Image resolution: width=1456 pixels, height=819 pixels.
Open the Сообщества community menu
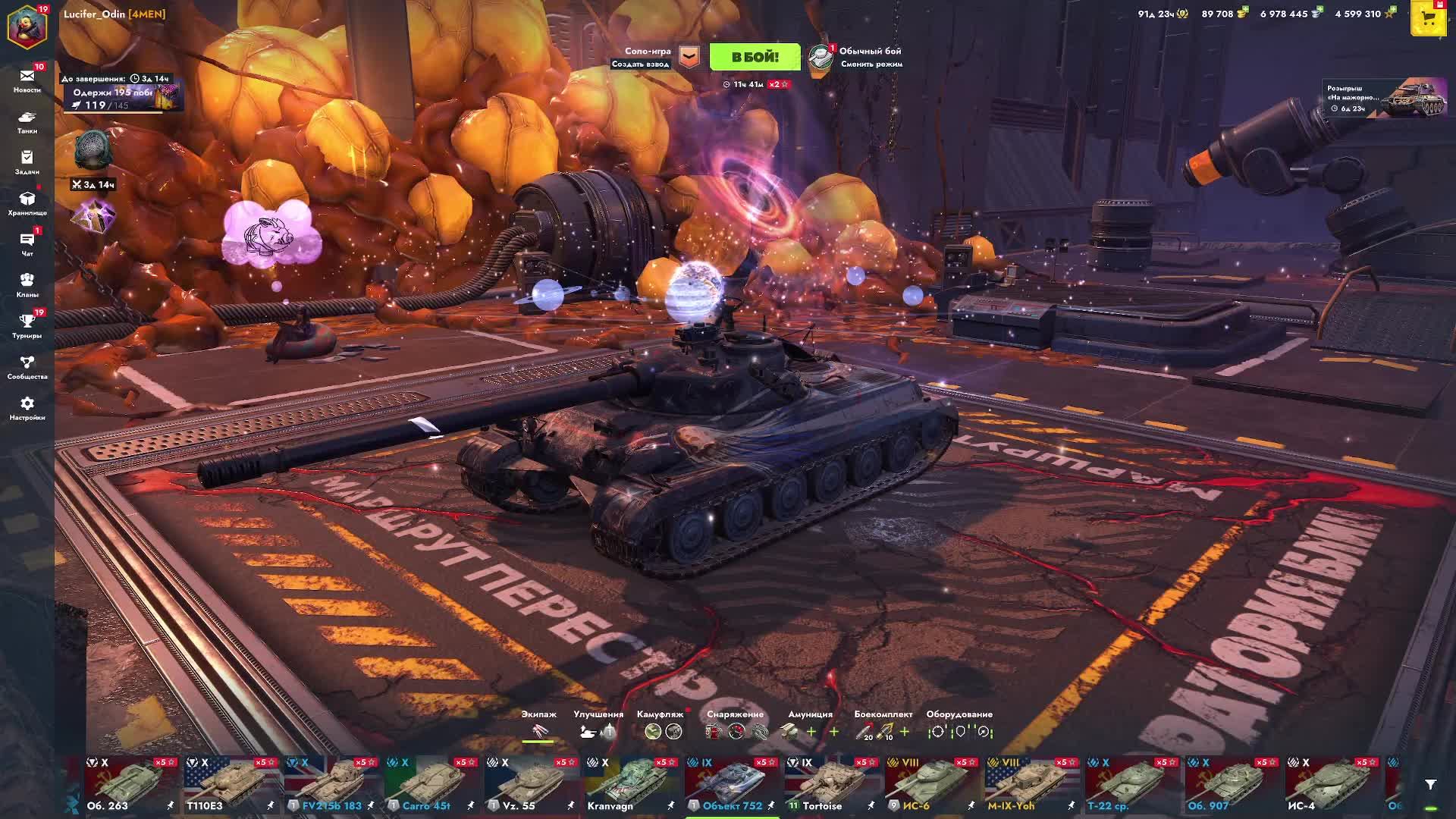pyautogui.click(x=27, y=367)
